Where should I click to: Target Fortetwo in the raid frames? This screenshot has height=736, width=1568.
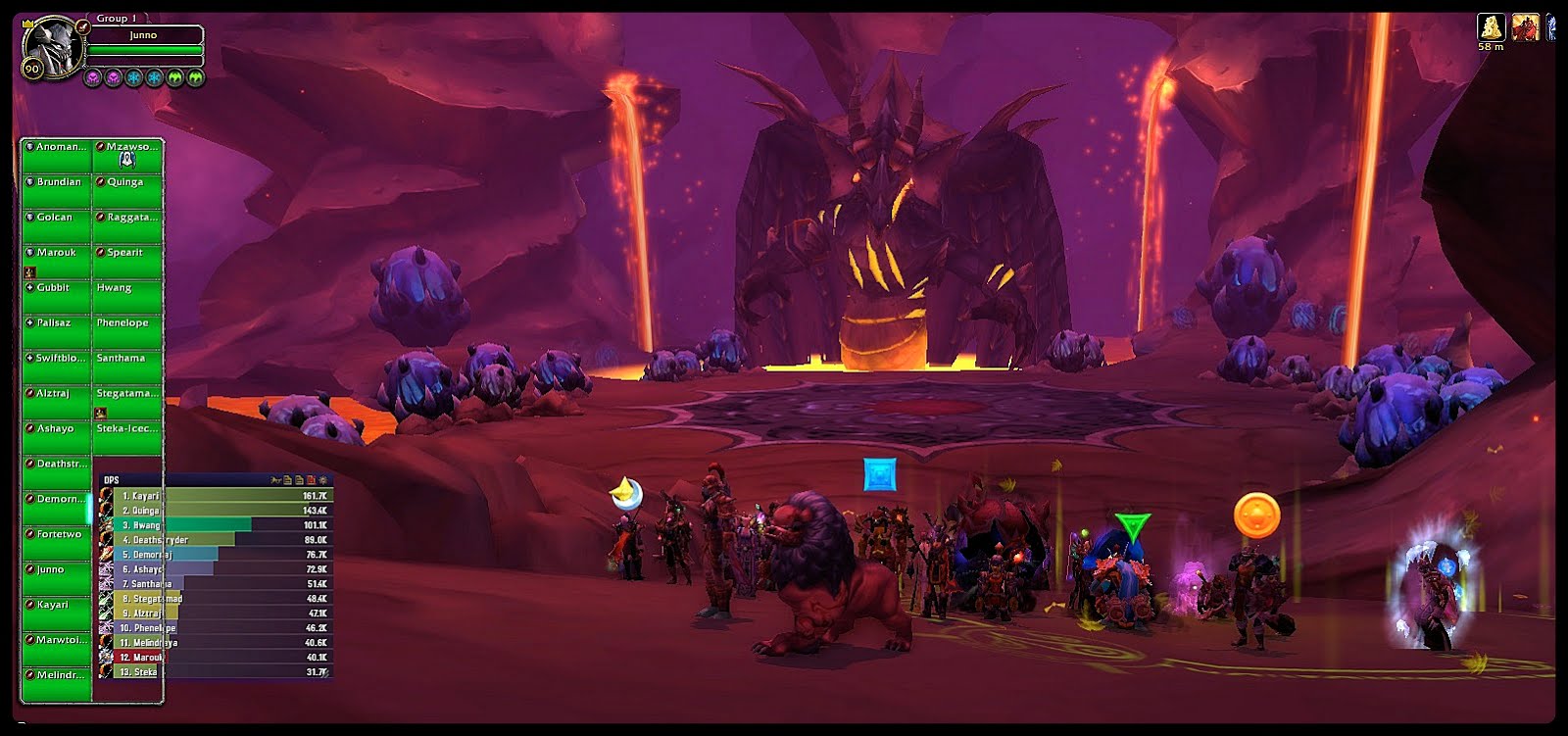57,543
